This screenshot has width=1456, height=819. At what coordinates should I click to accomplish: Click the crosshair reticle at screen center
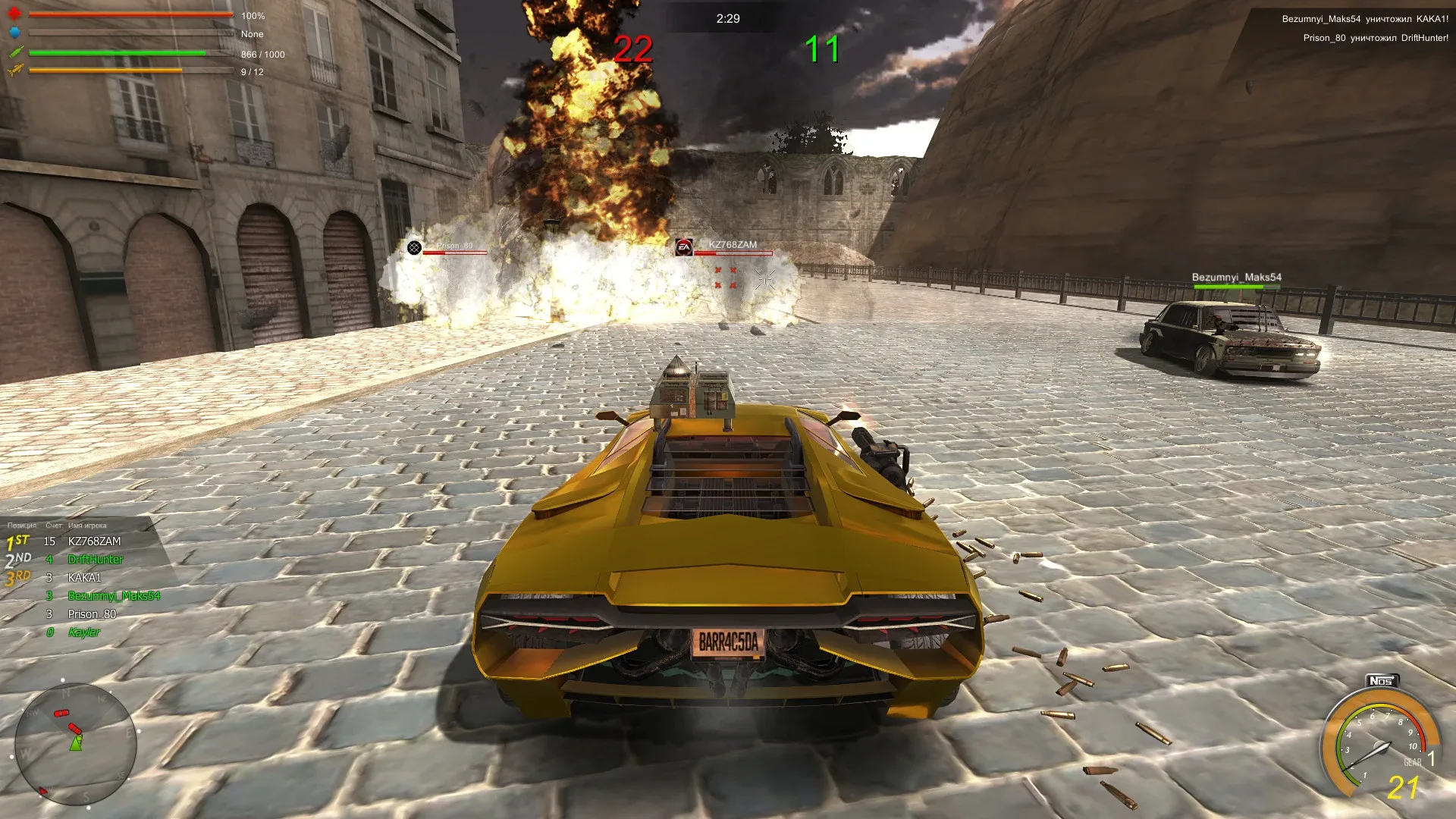764,279
